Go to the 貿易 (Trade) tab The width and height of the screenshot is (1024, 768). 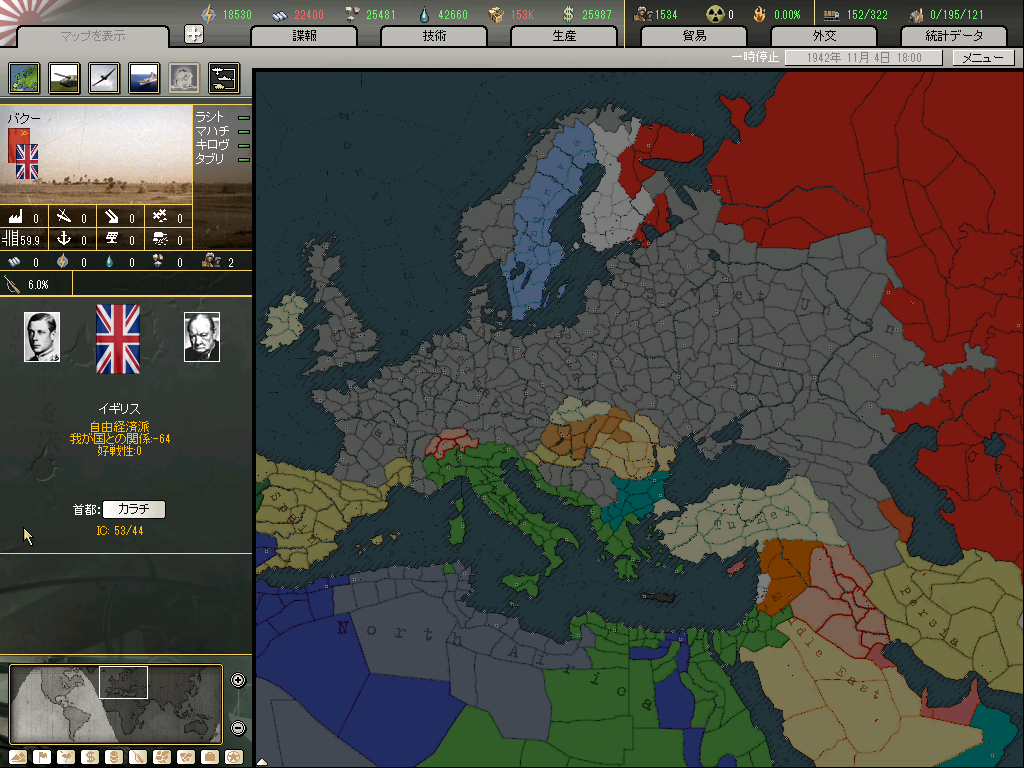coord(695,36)
